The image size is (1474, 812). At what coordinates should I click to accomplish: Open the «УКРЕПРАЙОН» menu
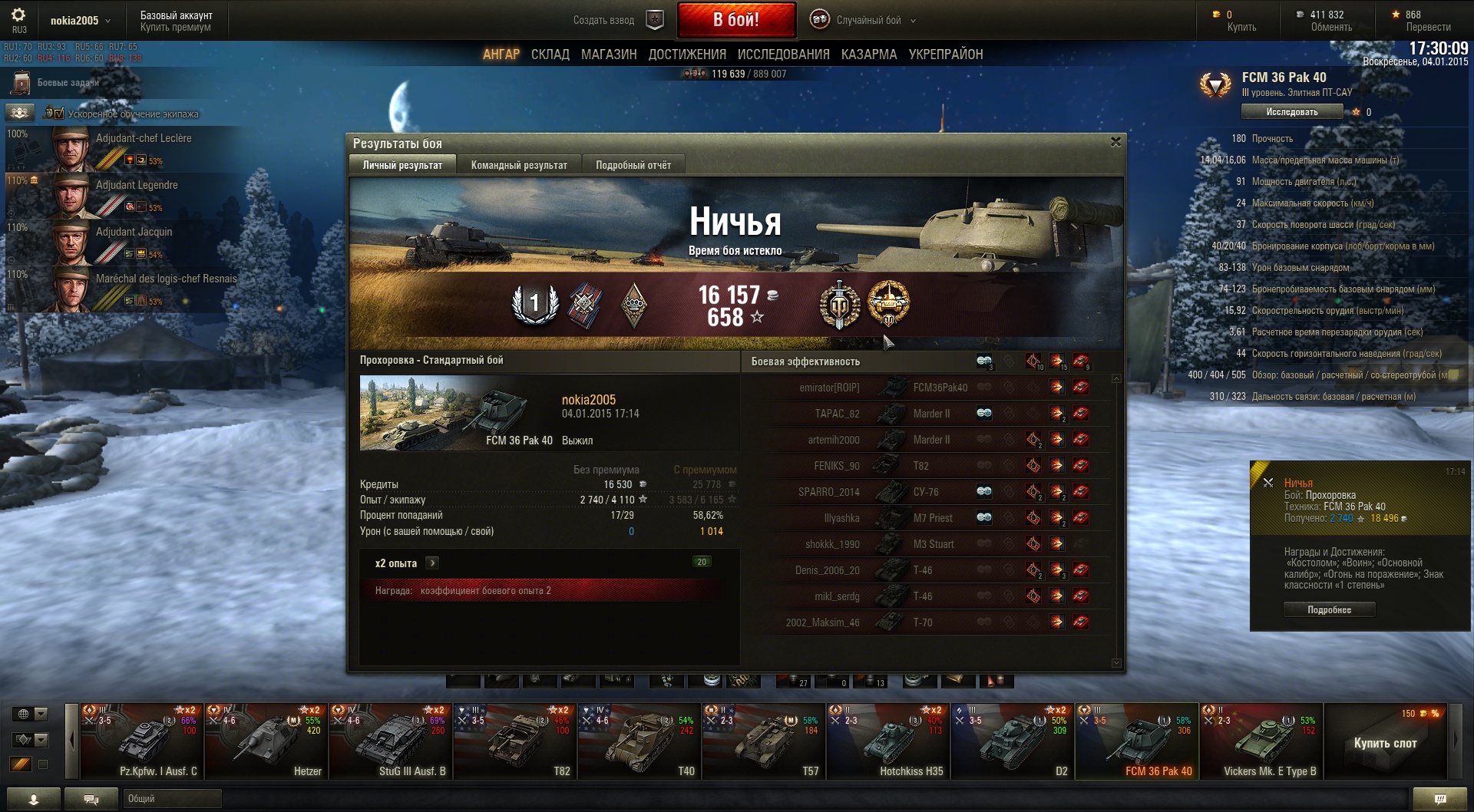click(945, 54)
